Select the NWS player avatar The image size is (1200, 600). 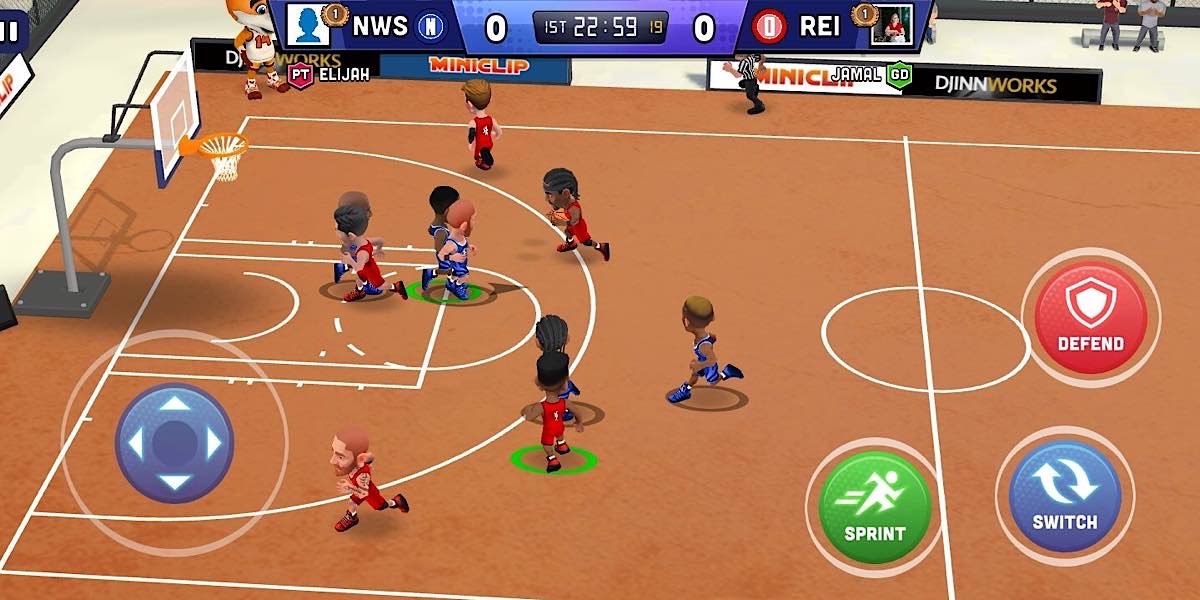coord(308,26)
